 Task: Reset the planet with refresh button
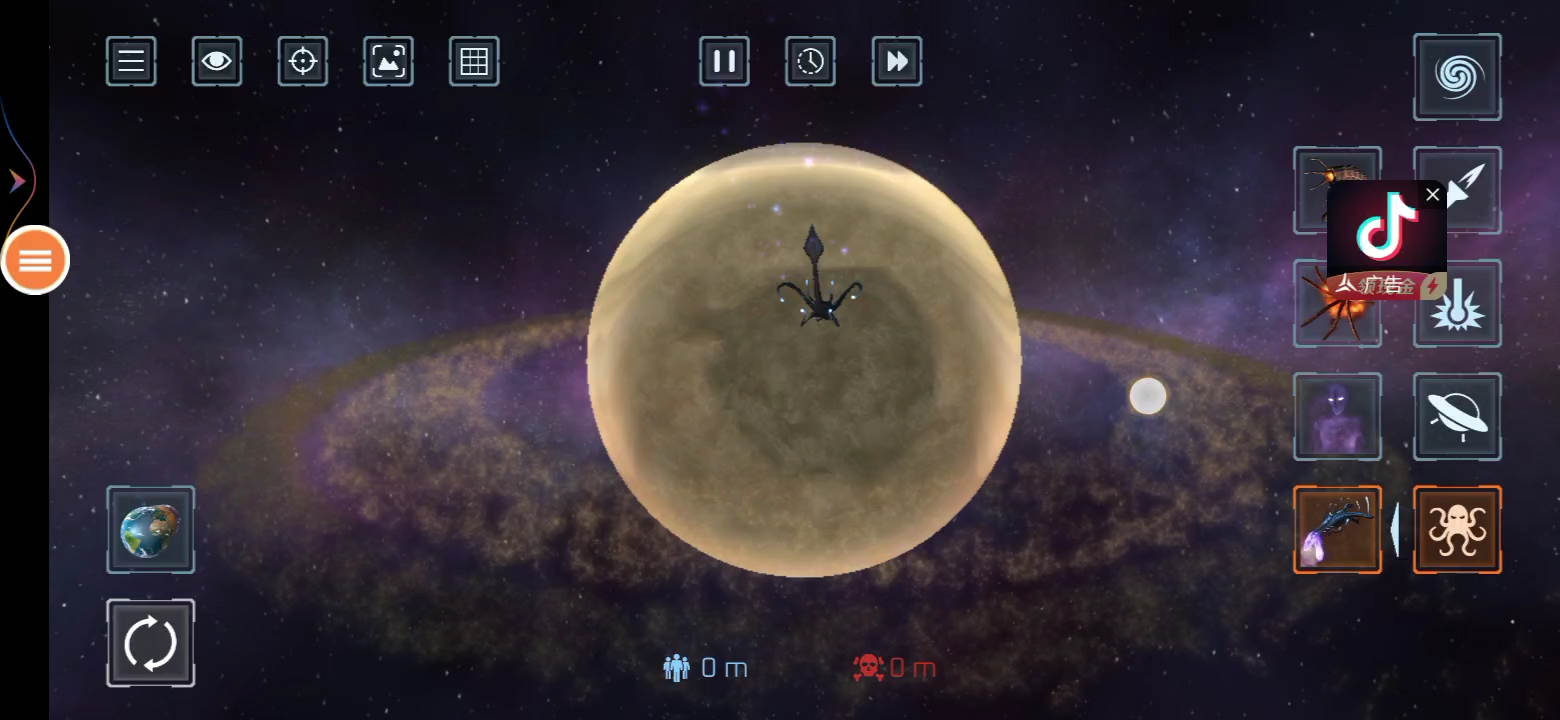[x=150, y=642]
